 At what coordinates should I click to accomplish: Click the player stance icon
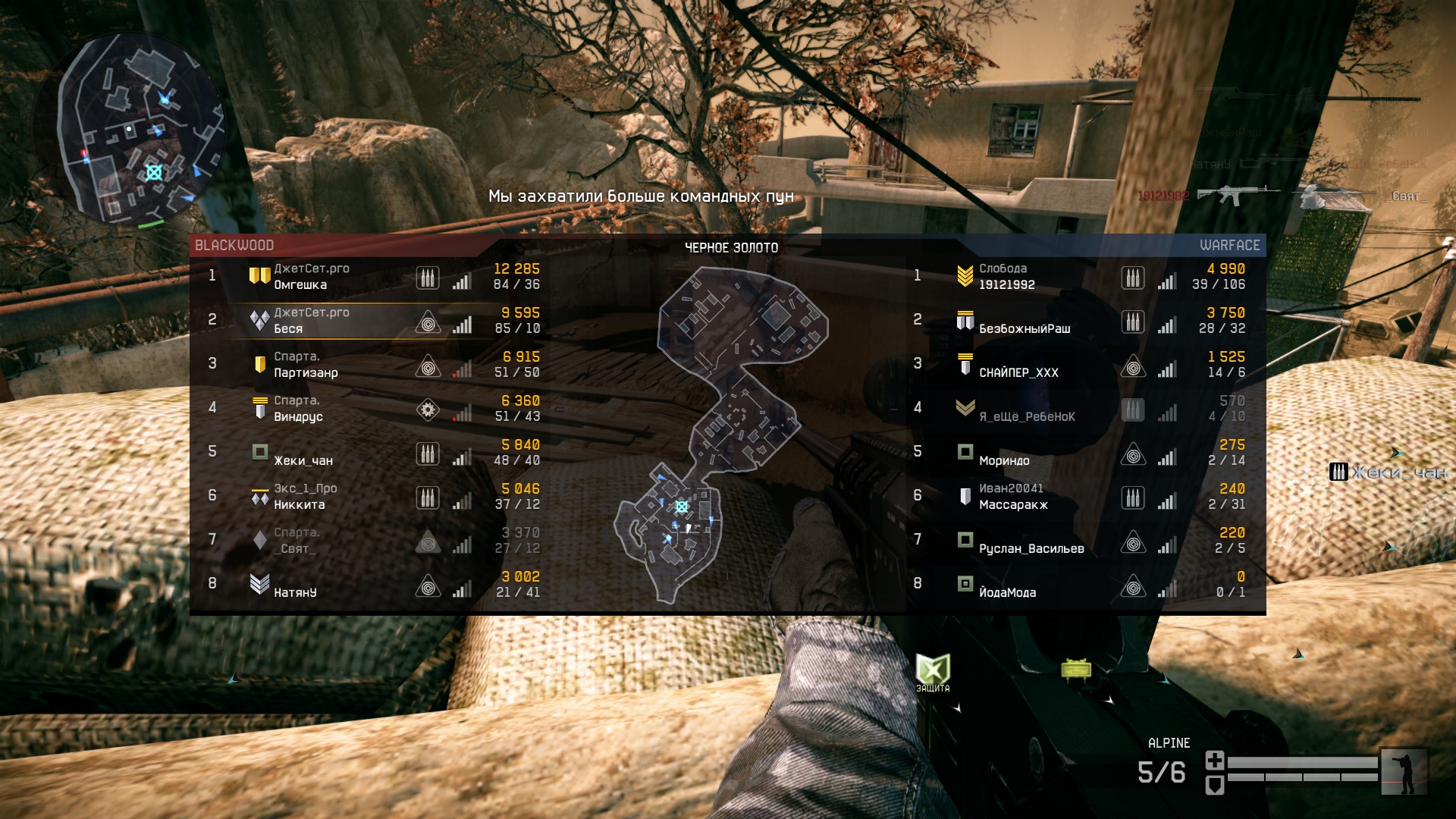[x=1404, y=772]
